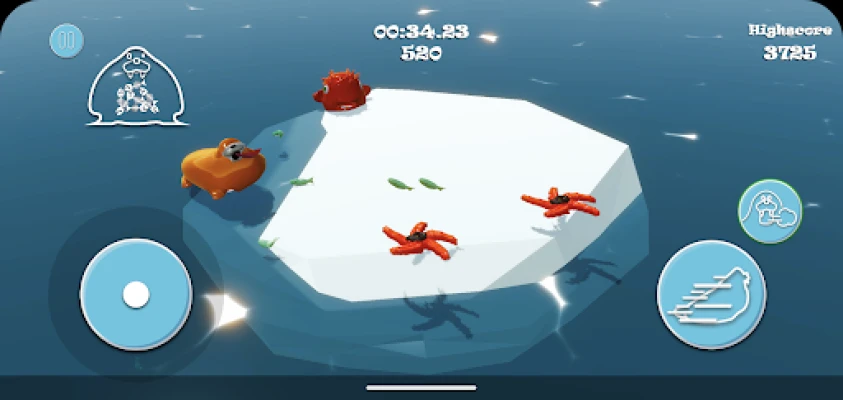Tap the small green-ringed walrus ability button
The image size is (843, 400).
[x=770, y=211]
